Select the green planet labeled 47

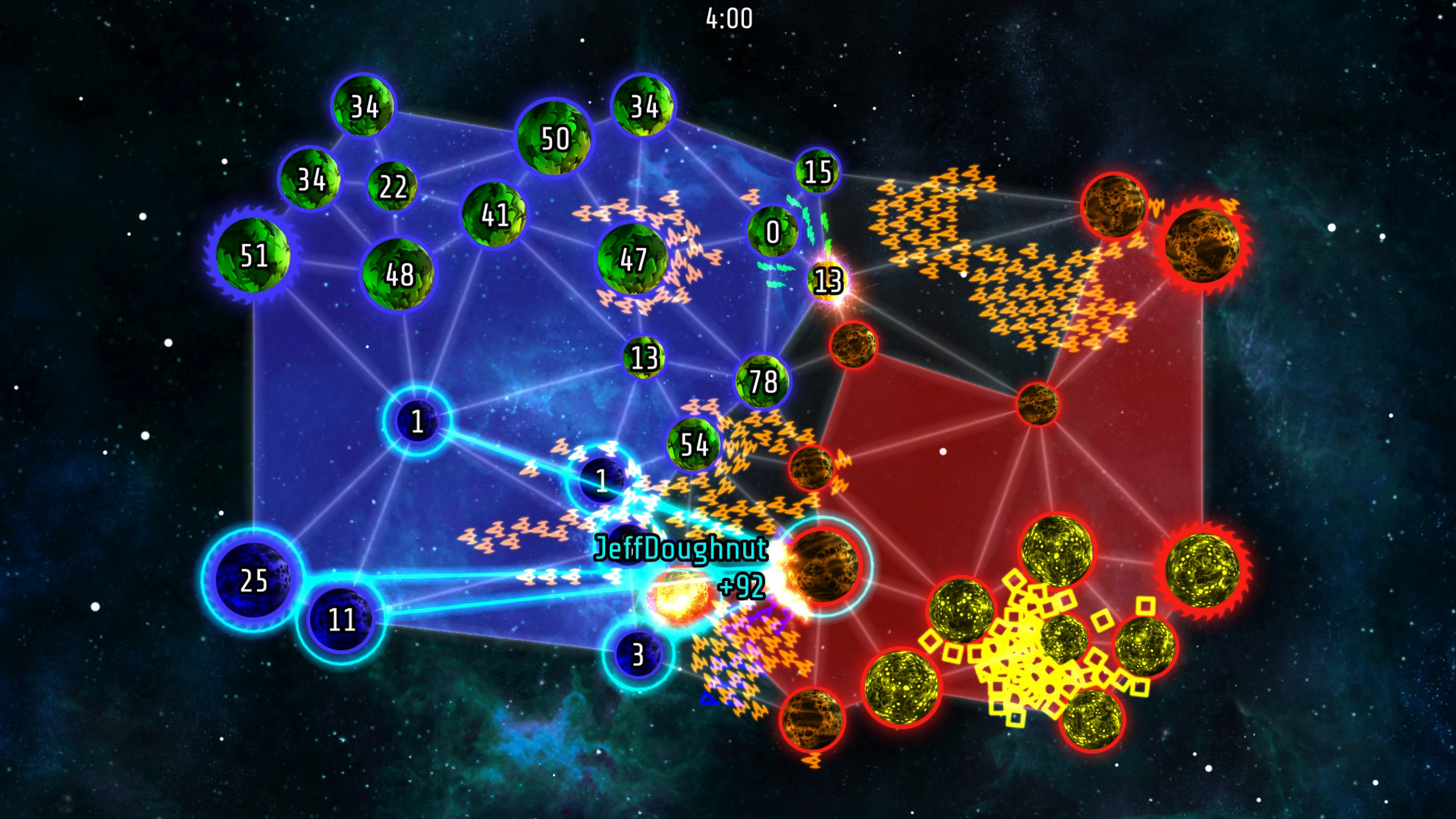click(x=632, y=262)
